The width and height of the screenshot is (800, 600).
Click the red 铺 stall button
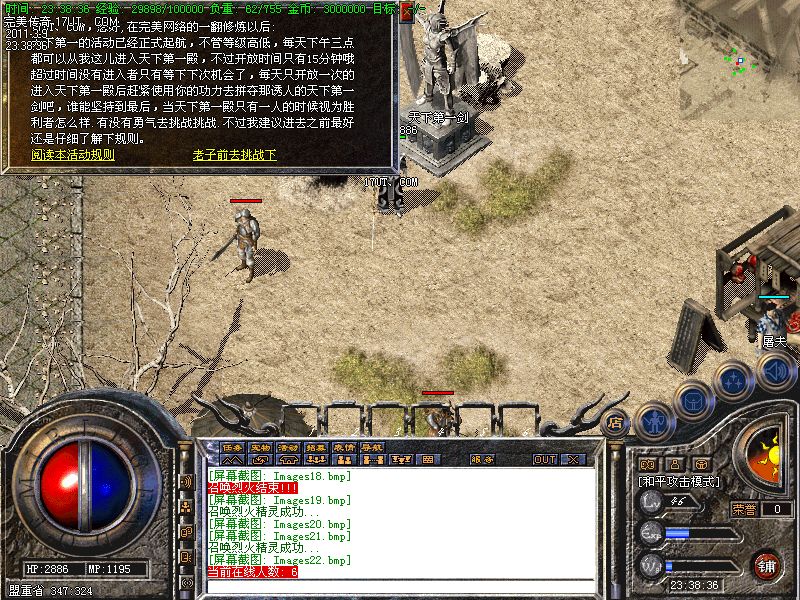767,565
